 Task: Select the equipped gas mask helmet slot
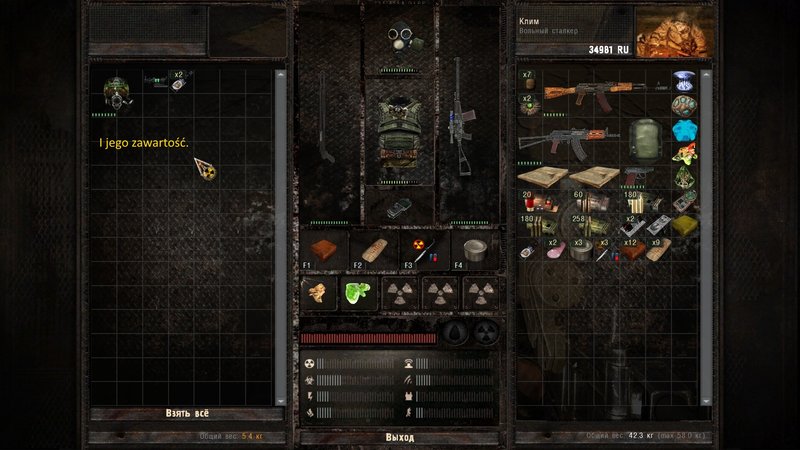400,40
